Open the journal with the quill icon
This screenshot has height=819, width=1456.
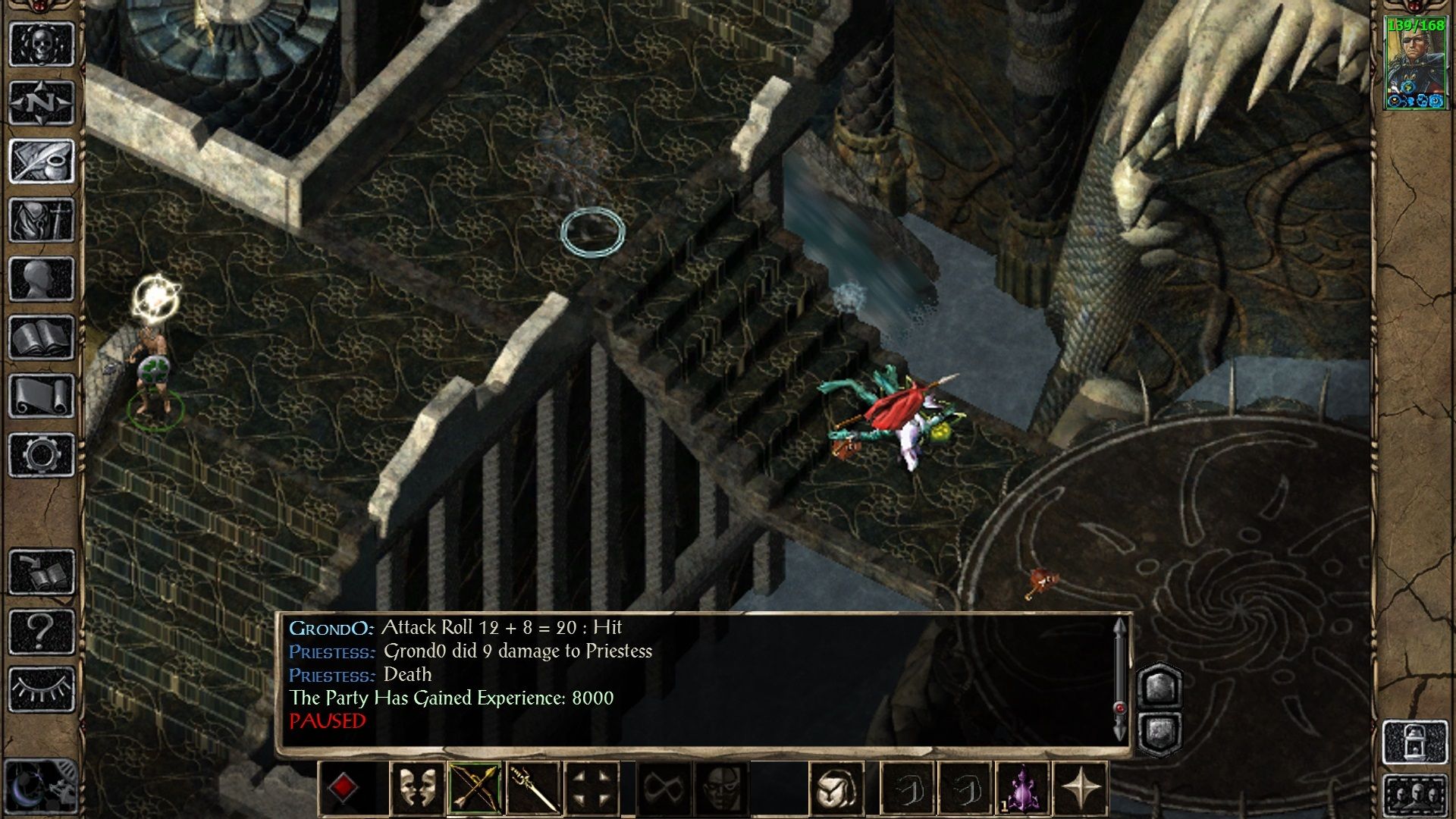click(x=42, y=161)
